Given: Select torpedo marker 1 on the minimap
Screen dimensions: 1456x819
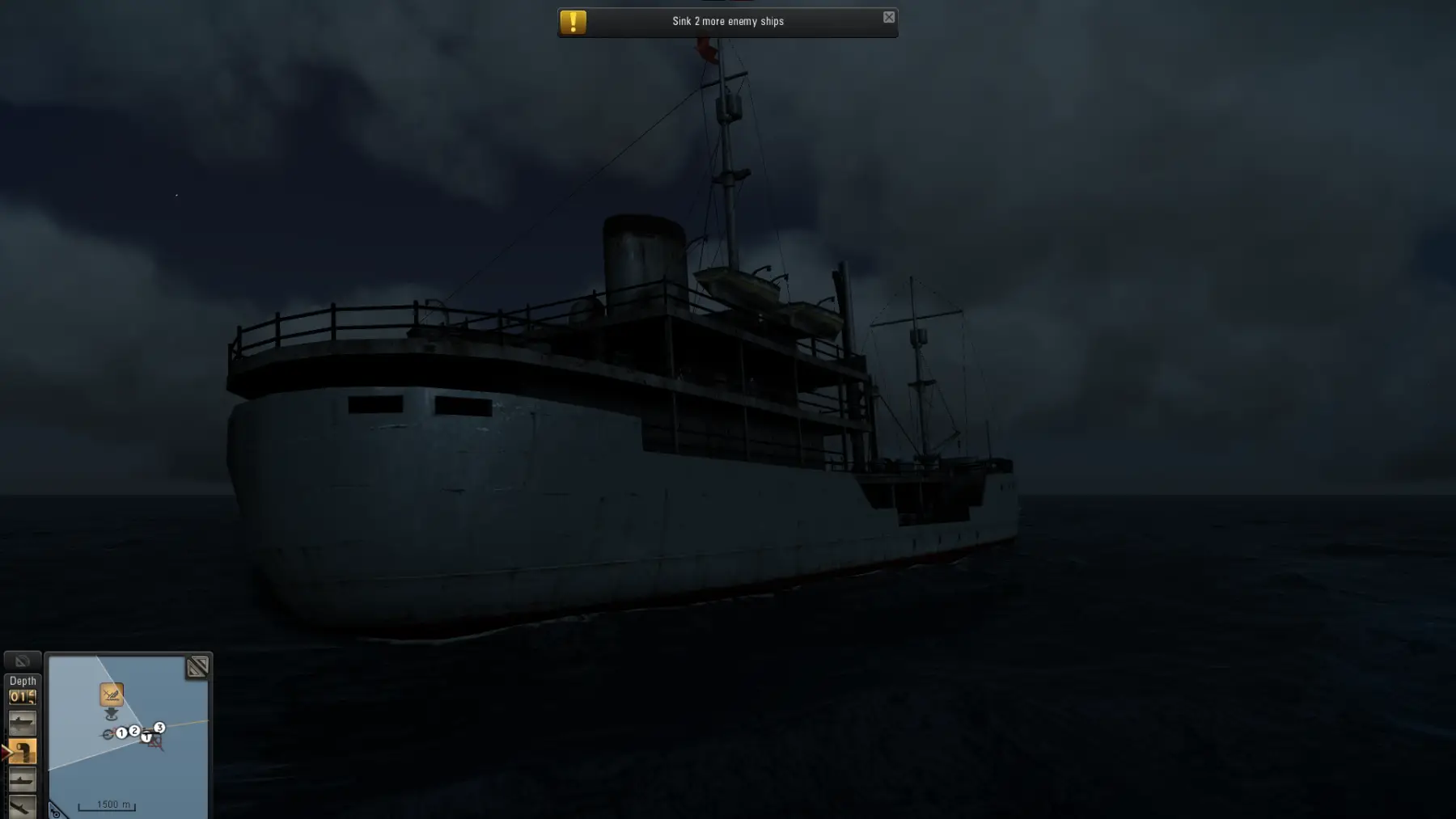Looking at the screenshot, I should tap(121, 733).
